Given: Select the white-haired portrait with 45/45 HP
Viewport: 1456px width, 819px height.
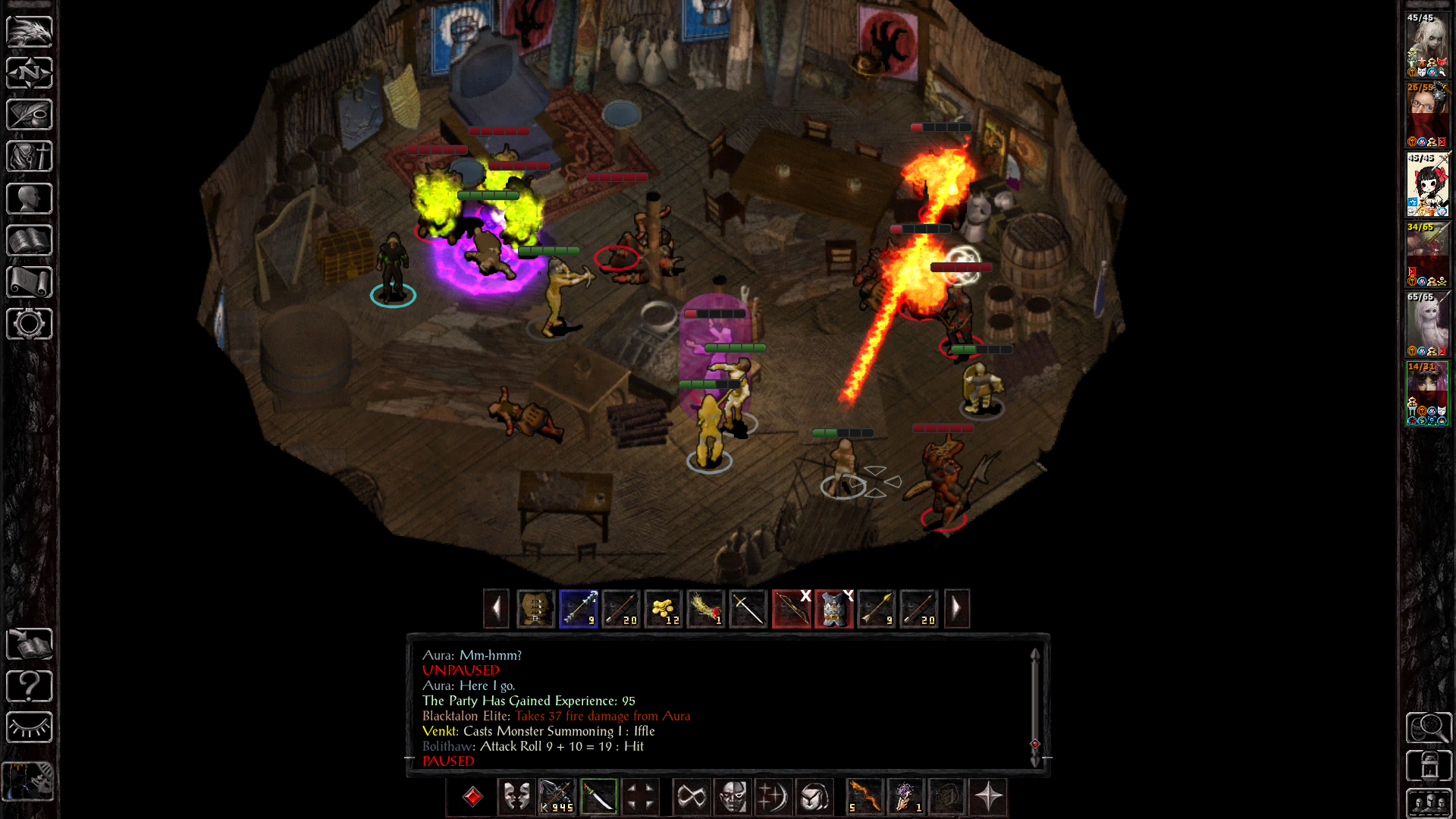Looking at the screenshot, I should point(1427,45).
